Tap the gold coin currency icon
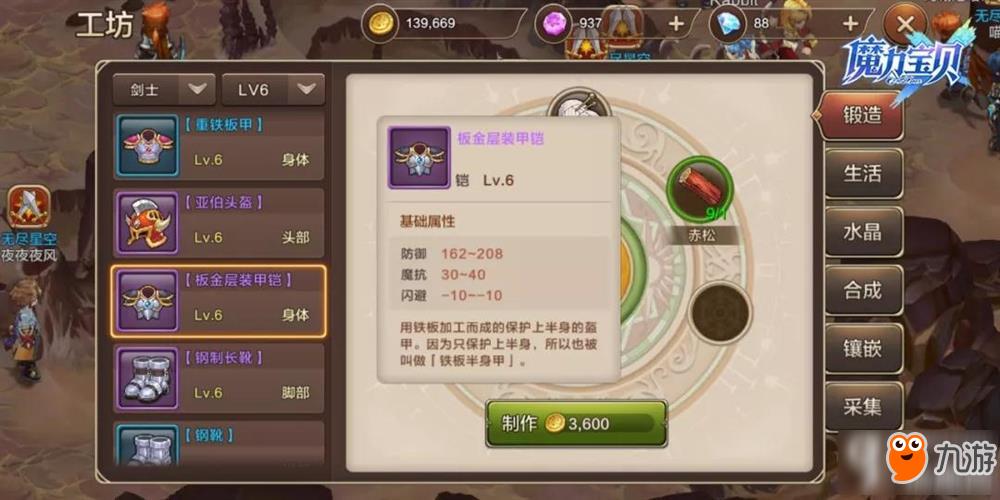The height and width of the screenshot is (500, 1000). [379, 23]
